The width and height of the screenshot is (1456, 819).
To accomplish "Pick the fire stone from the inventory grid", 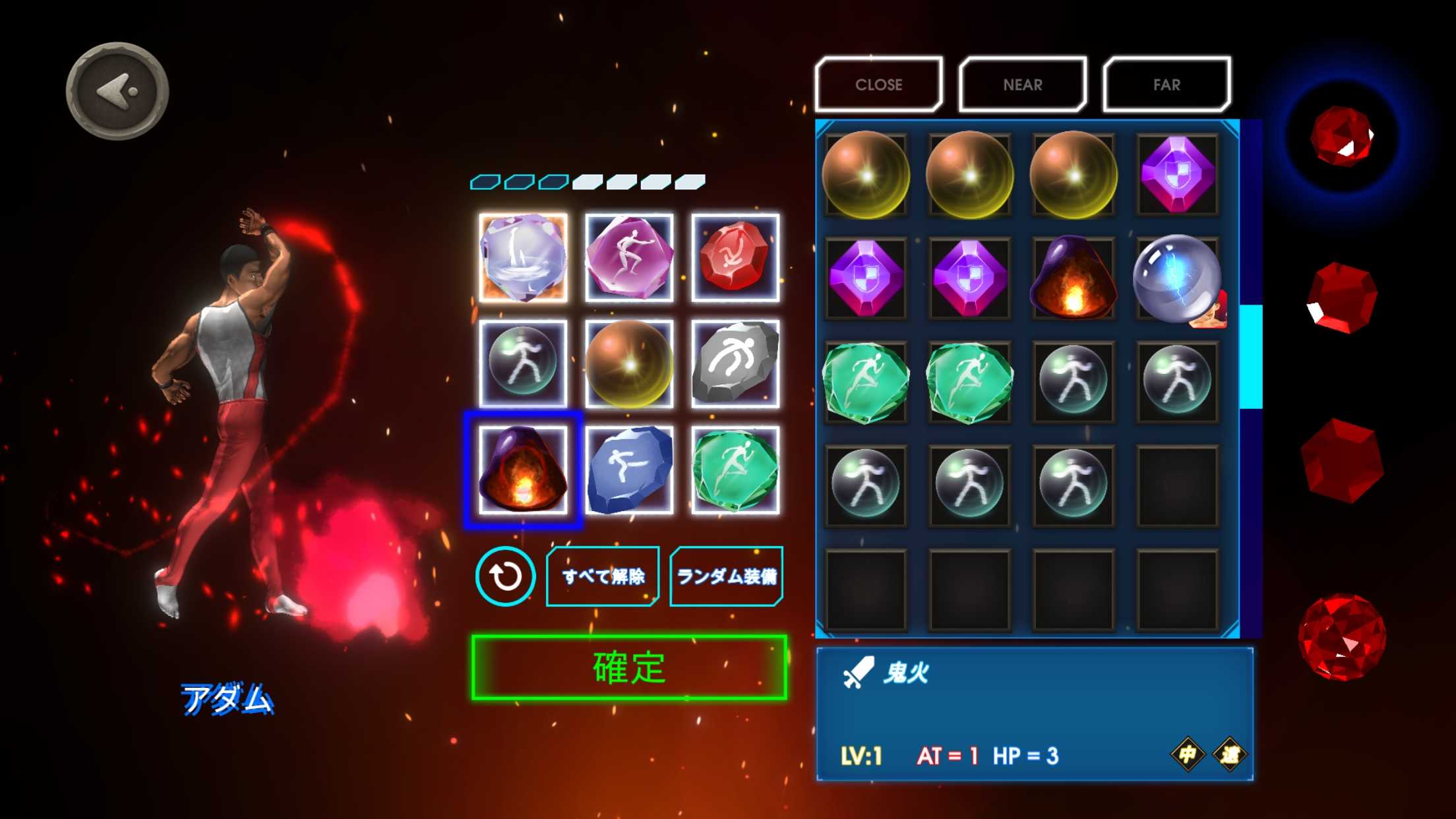I will 1073,278.
